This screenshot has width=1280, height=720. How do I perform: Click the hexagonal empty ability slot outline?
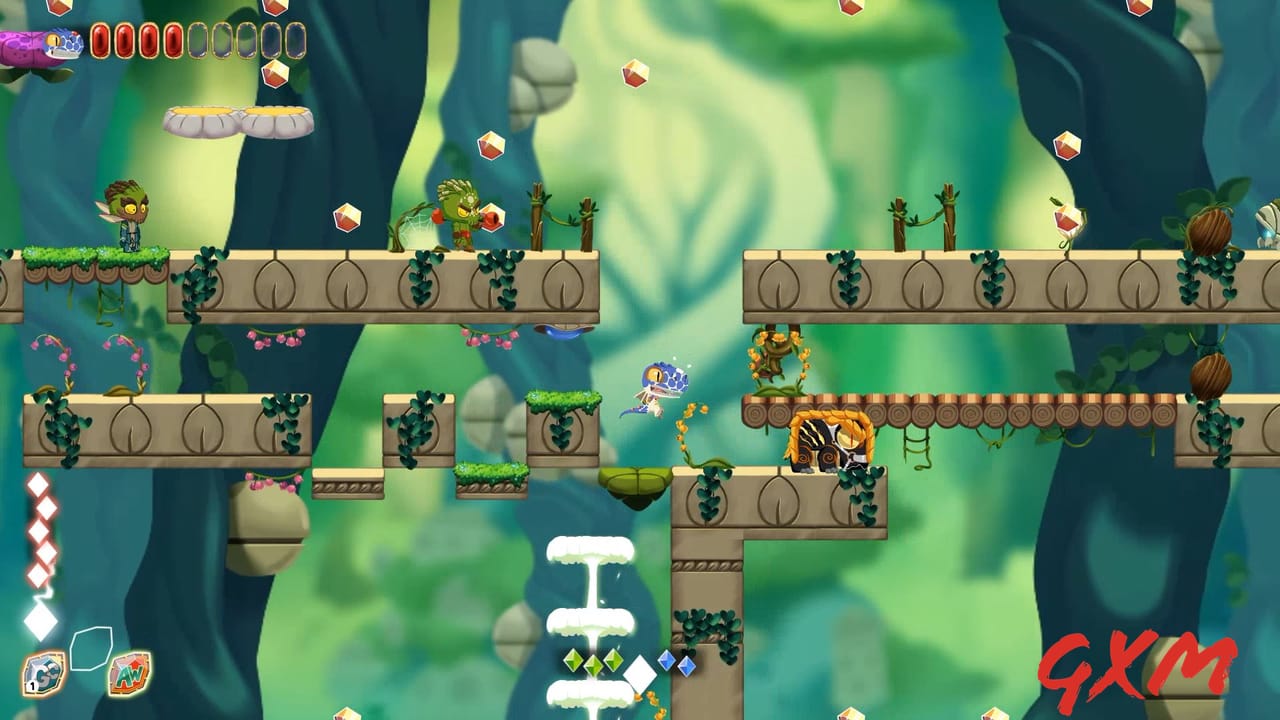pyautogui.click(x=90, y=649)
